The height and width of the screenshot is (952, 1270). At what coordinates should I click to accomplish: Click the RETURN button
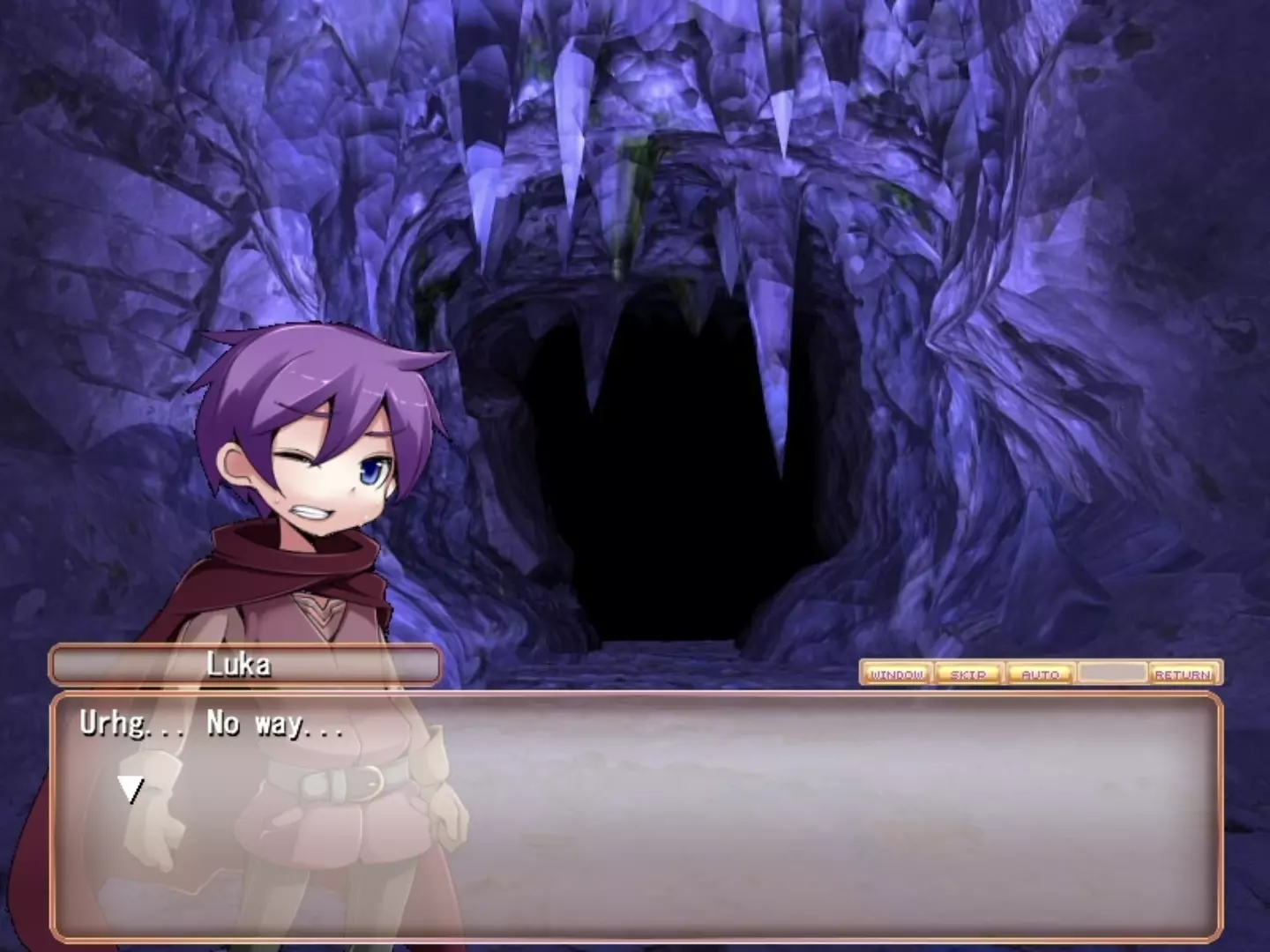click(x=1184, y=674)
